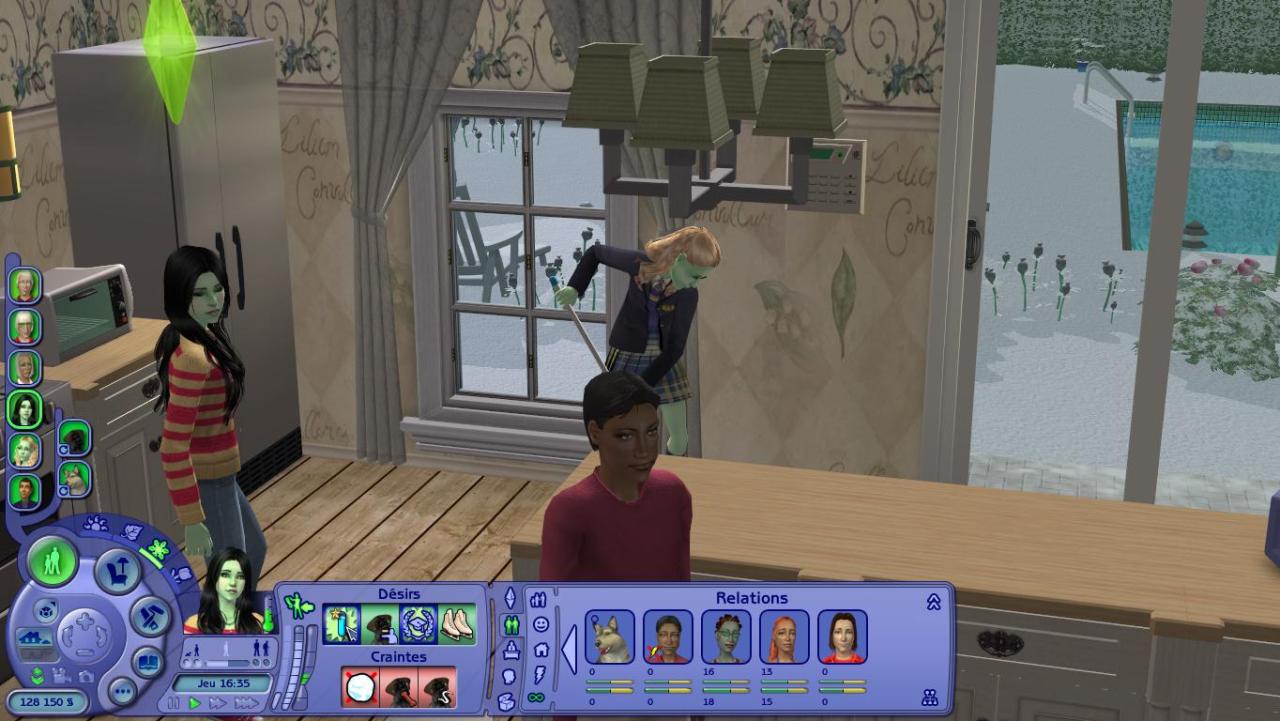Pause the game speed
This screenshot has width=1280, height=721.
click(172, 703)
